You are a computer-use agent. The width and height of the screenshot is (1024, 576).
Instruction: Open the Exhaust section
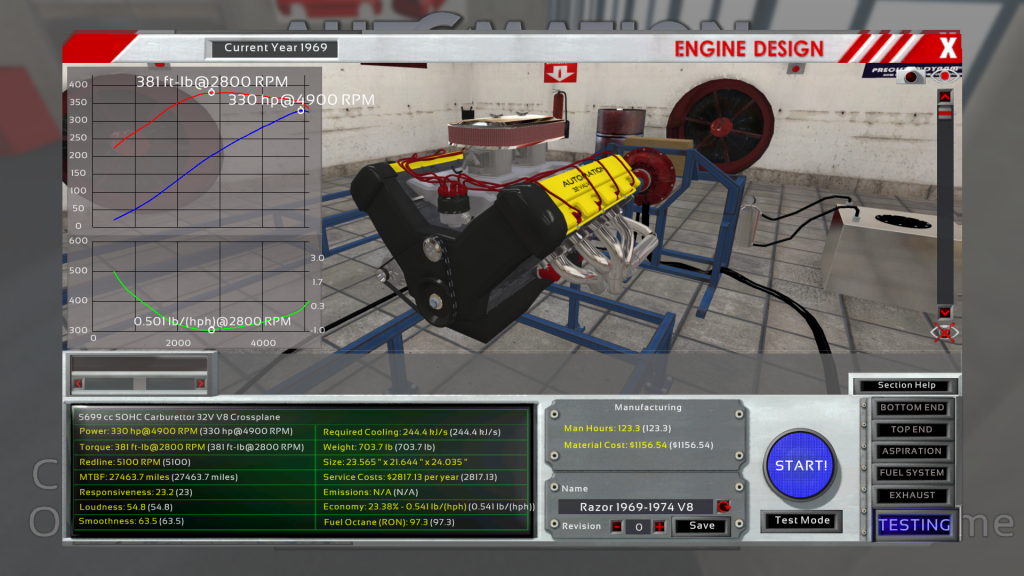(911, 495)
